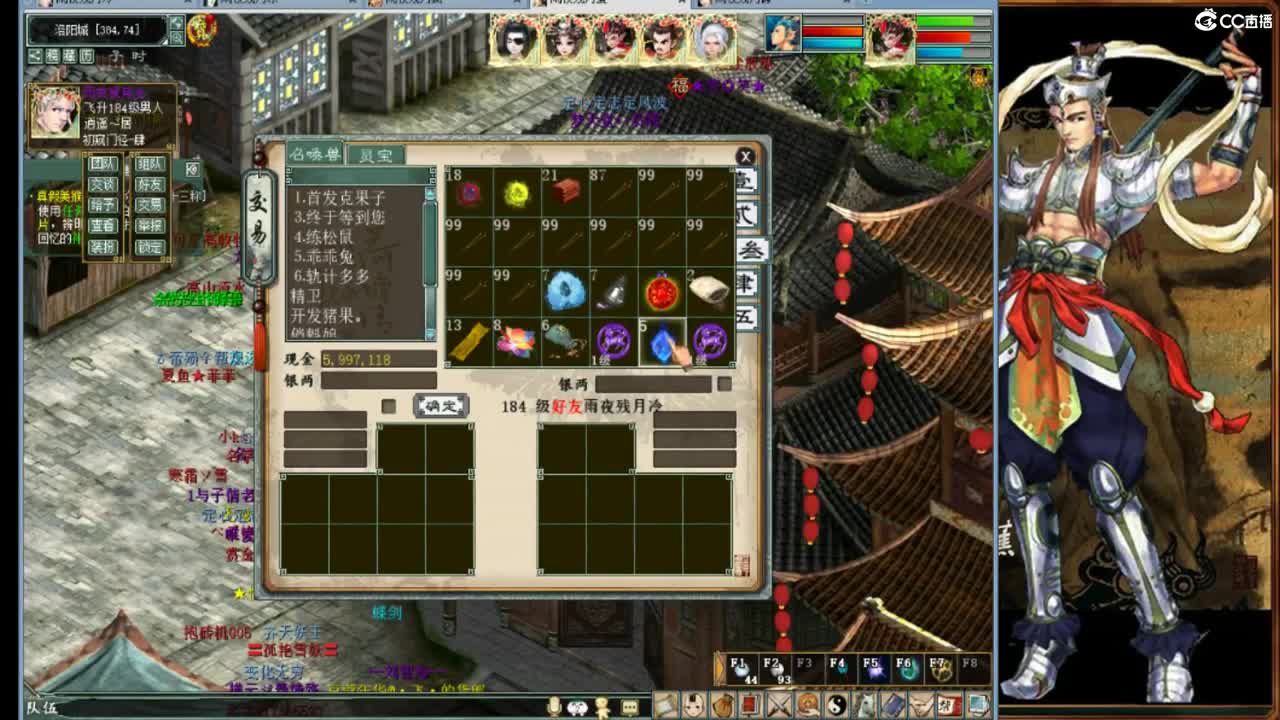Viewport: 1280px width, 720px height.
Task: Switch to the 灵宝 tab in the trade window
Action: (x=378, y=155)
